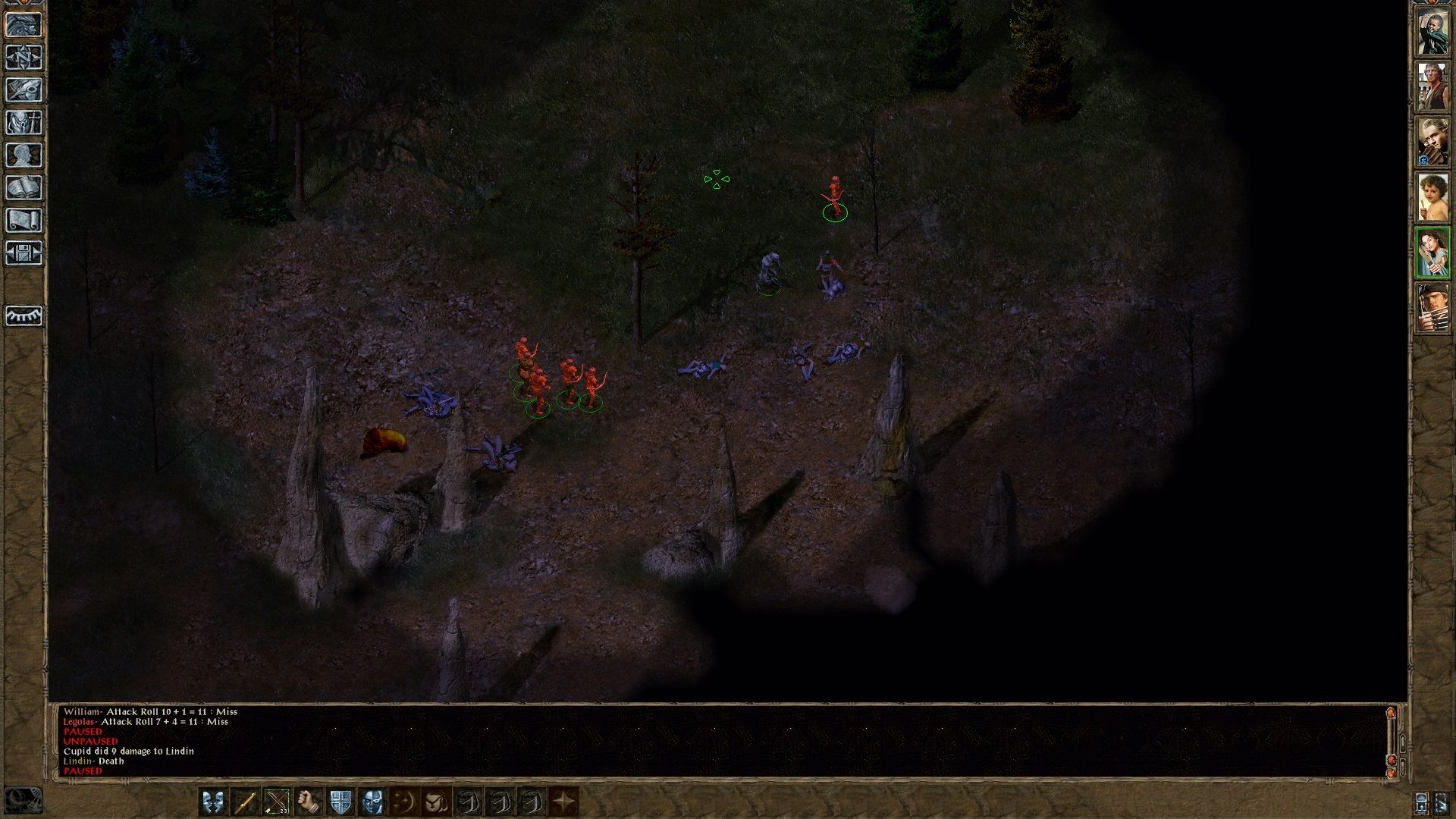Open the mage spellbook button
The image size is (1456, 819).
pyautogui.click(x=24, y=187)
